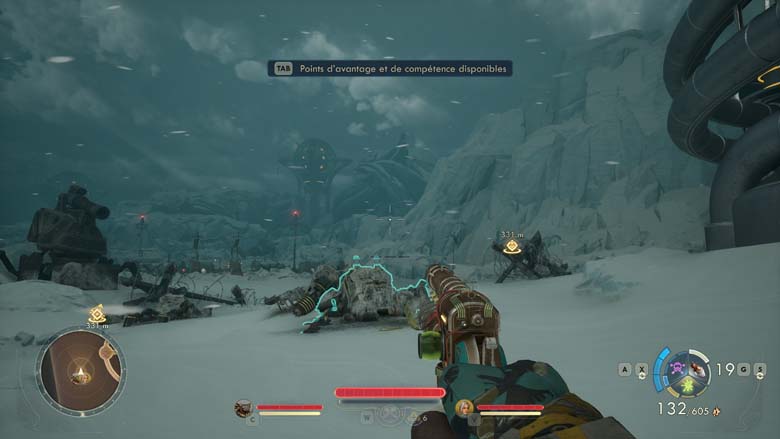Image resolution: width=780 pixels, height=439 pixels.
Task: Select the left companion portrait
Action: (x=243, y=407)
